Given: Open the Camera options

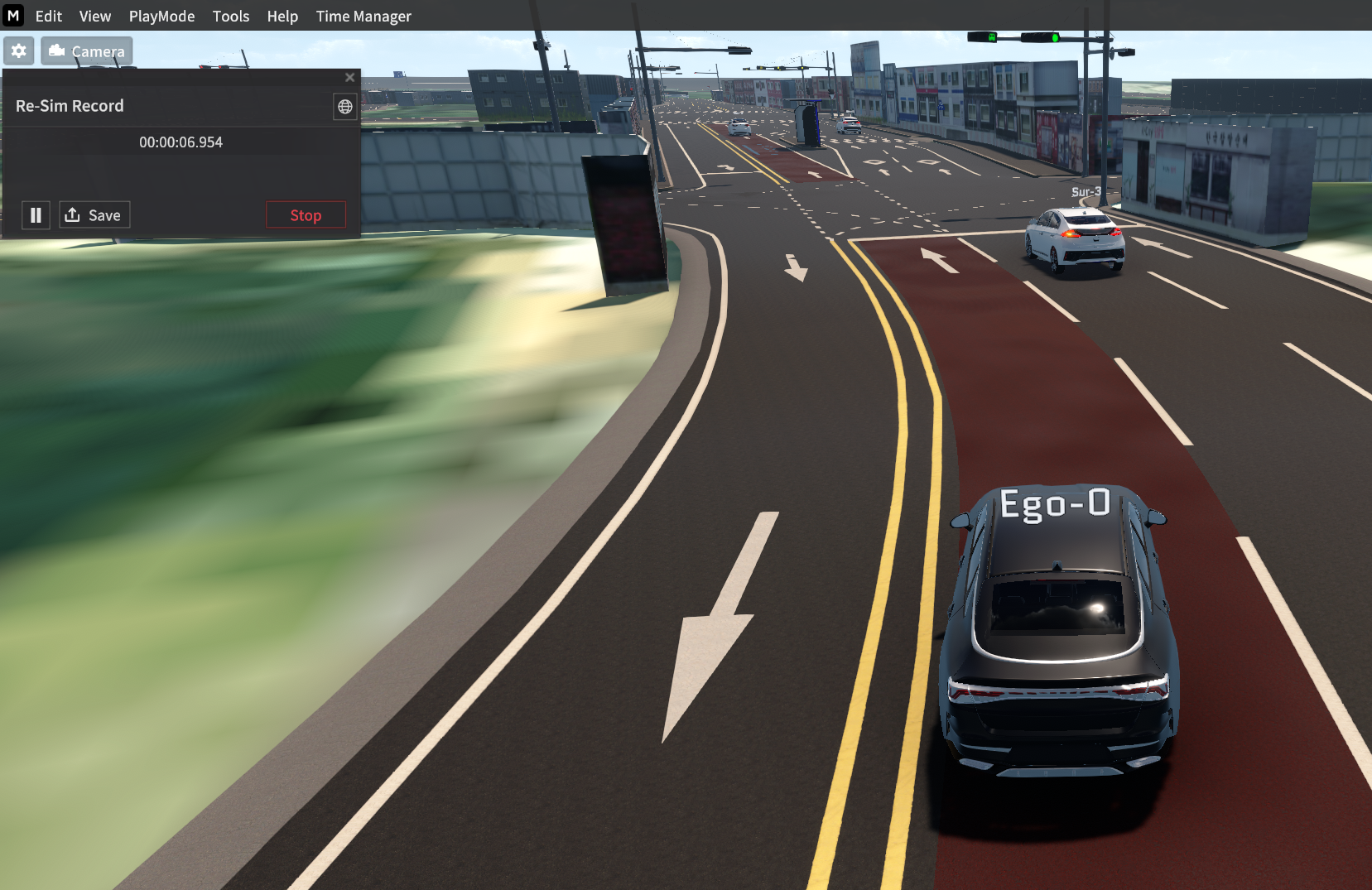Looking at the screenshot, I should tap(87, 51).
